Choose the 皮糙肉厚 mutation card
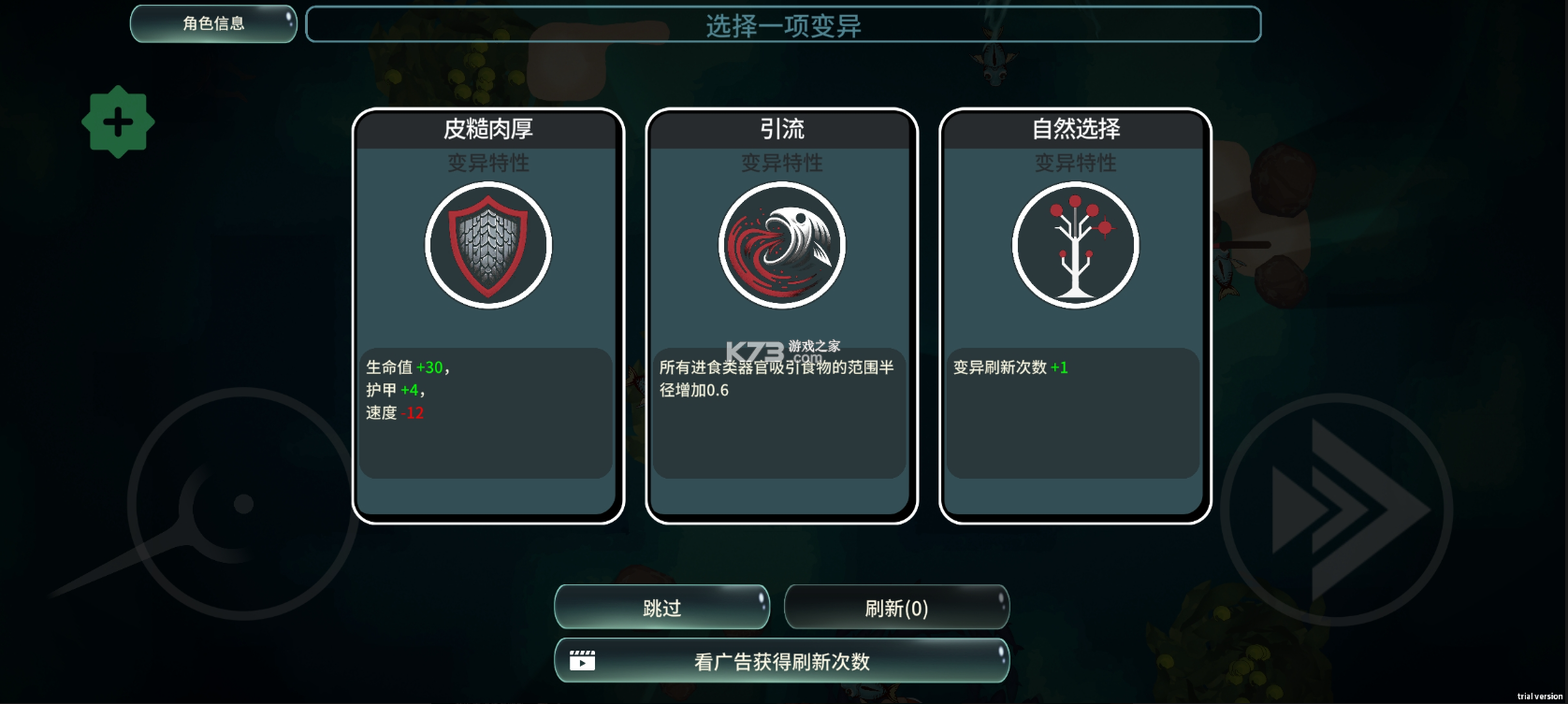1568x704 pixels. tap(487, 313)
